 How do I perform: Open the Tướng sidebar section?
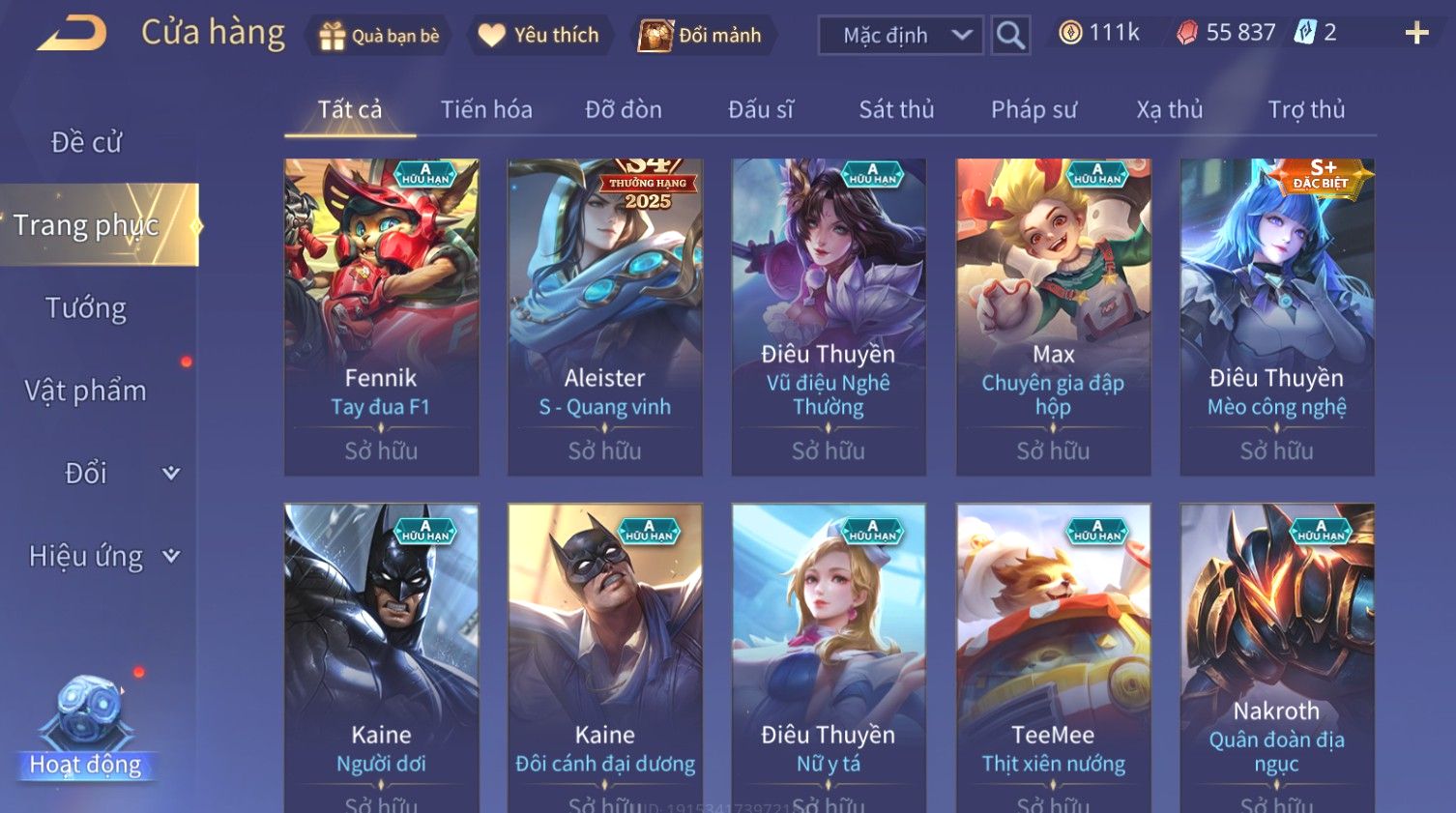[x=86, y=308]
